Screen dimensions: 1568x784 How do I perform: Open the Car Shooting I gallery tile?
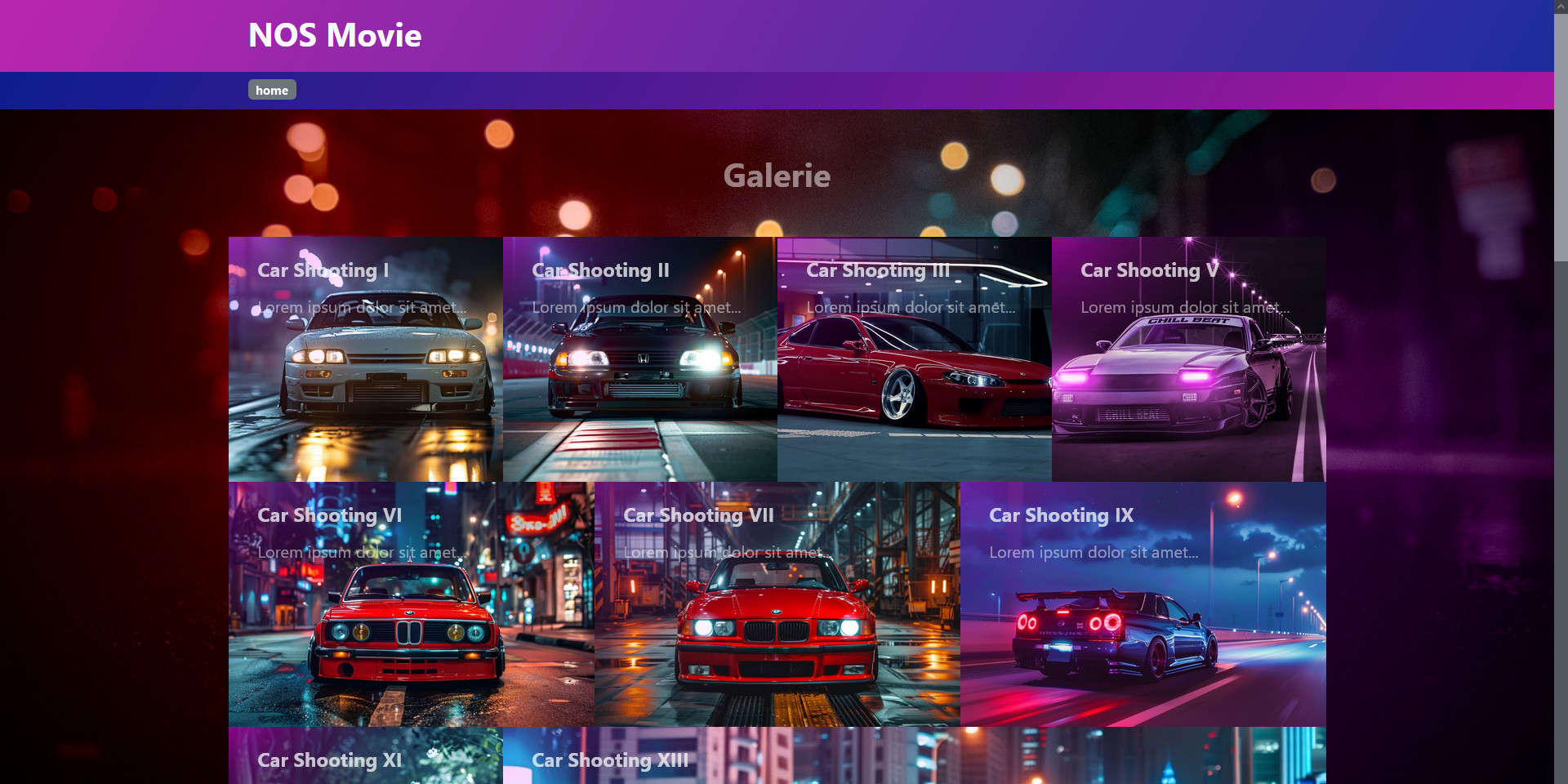[x=365, y=359]
